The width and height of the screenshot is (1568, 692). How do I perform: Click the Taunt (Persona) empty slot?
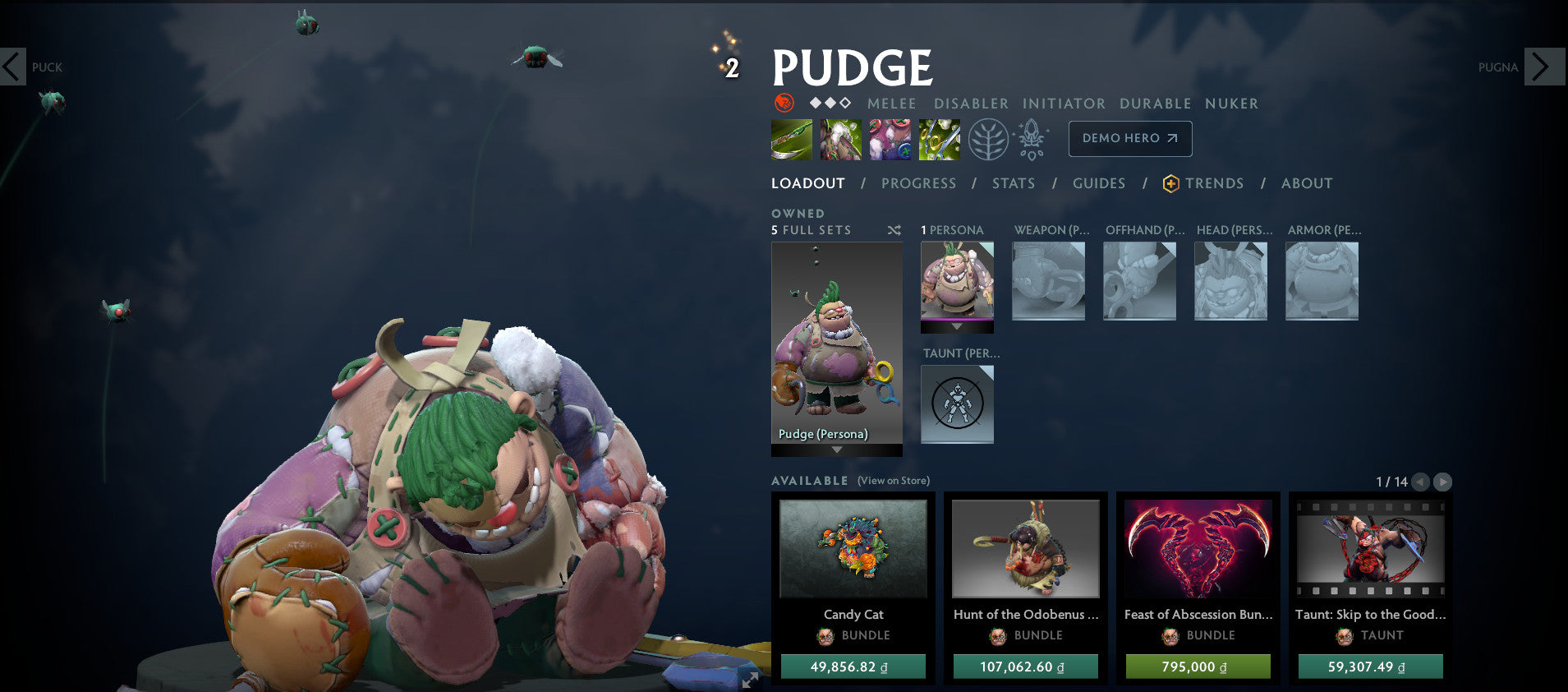(x=957, y=403)
